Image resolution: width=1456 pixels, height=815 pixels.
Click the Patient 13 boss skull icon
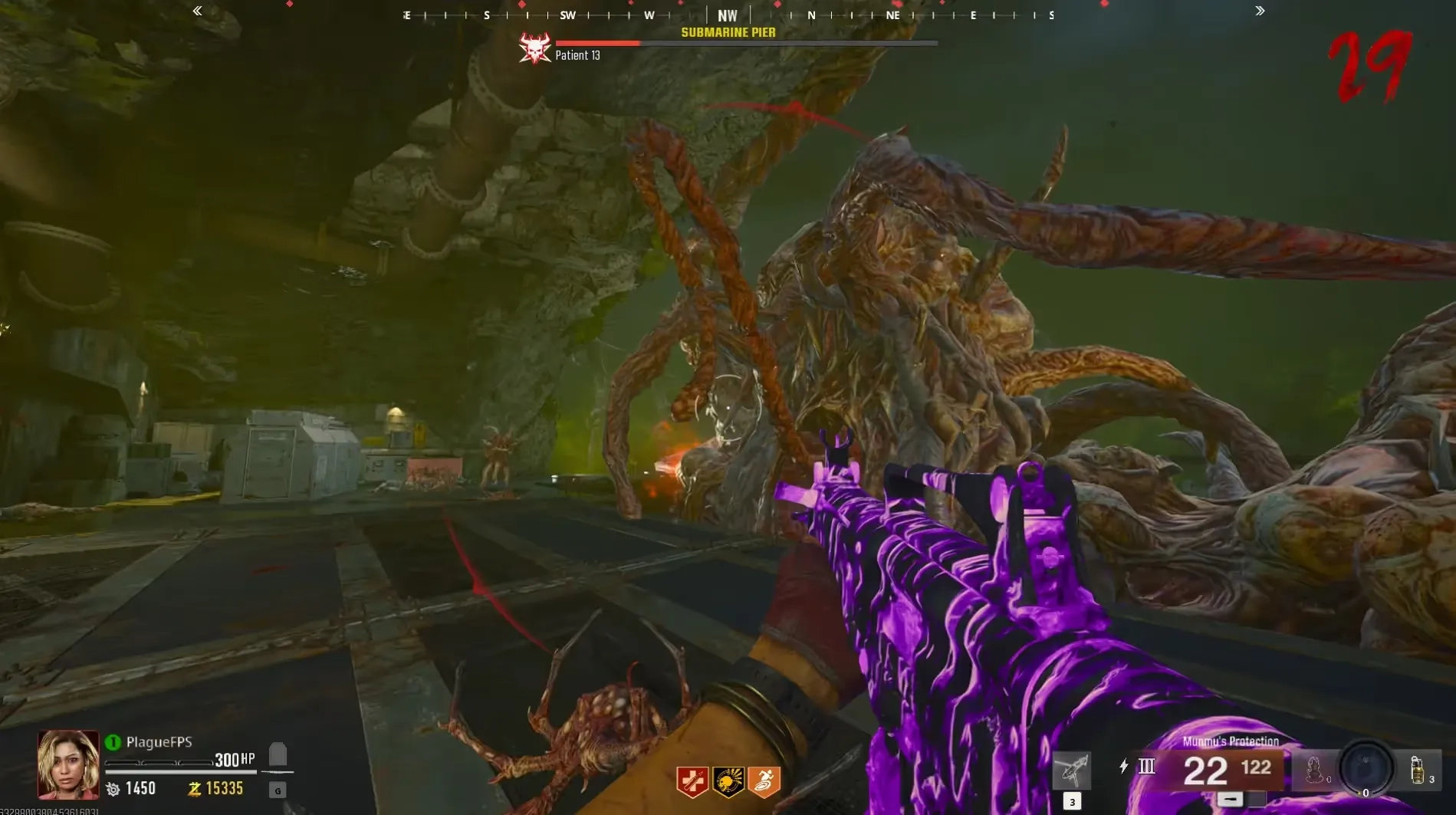[535, 49]
